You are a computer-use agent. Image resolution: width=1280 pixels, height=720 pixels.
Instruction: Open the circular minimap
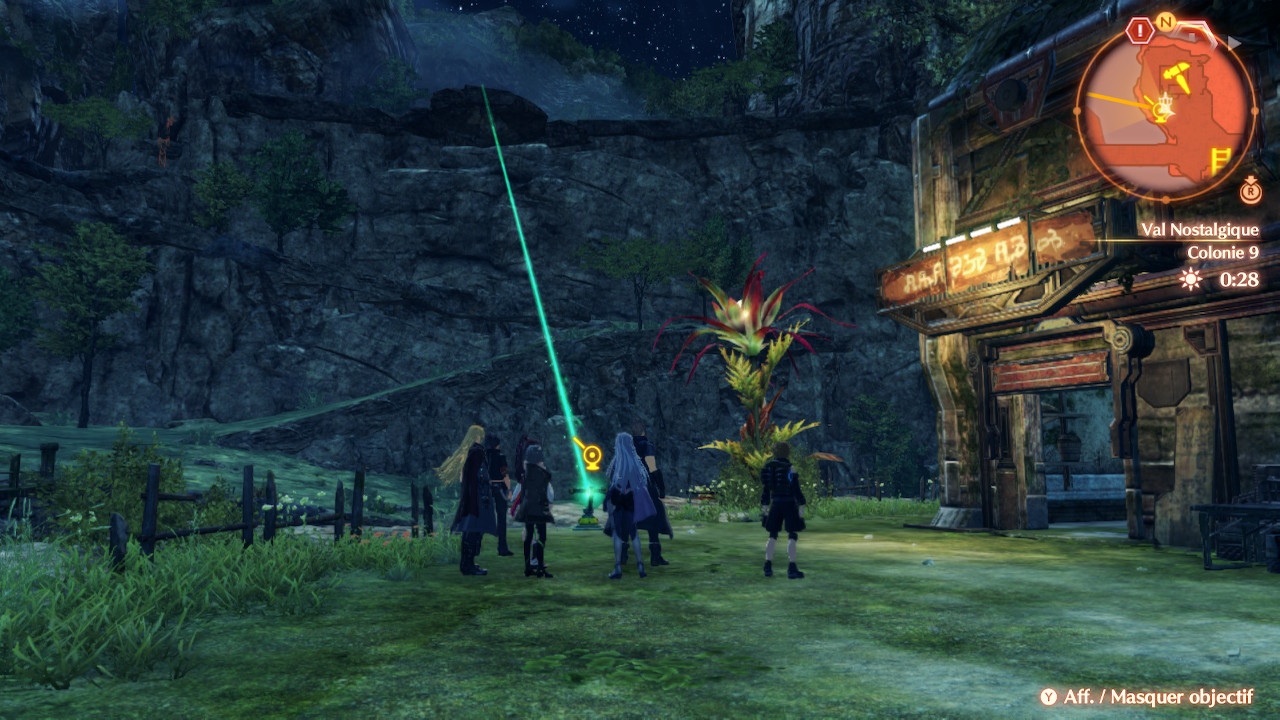click(x=1165, y=110)
